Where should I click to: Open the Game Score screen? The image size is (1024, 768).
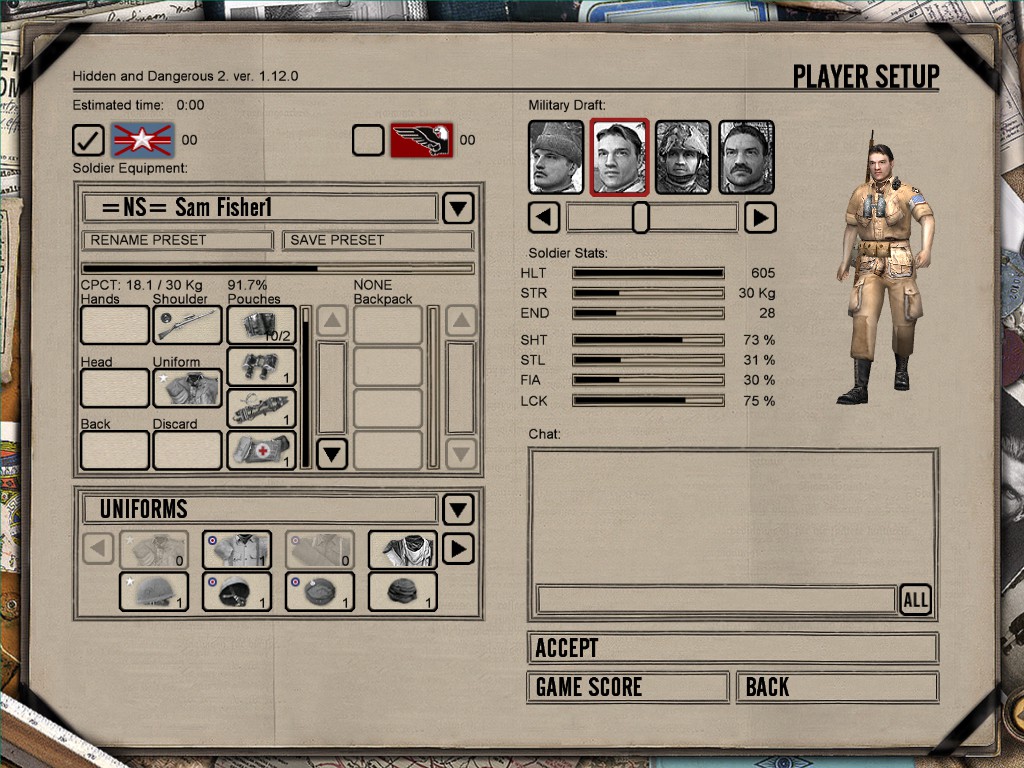coord(627,687)
